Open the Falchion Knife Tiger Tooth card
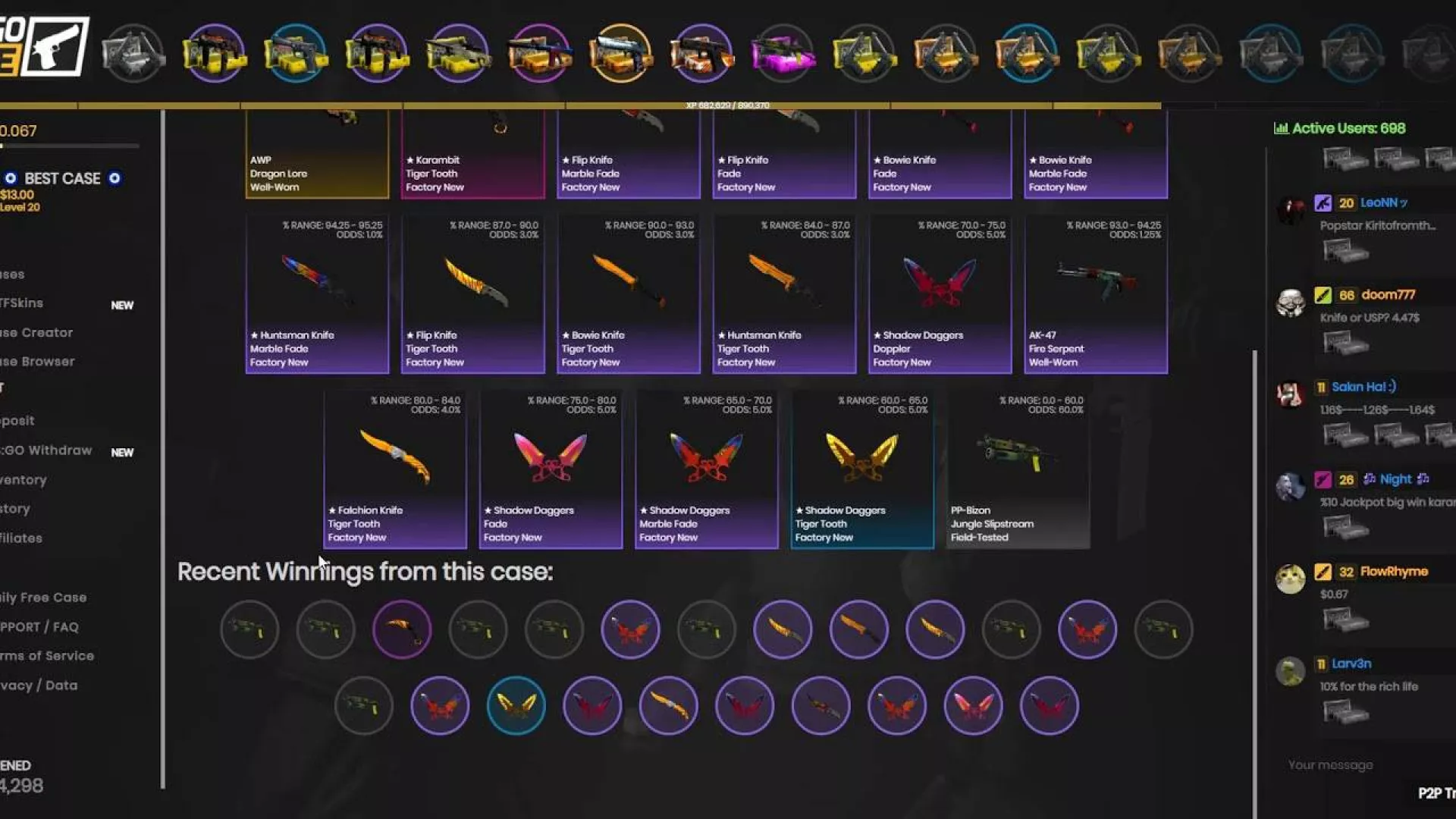 click(x=395, y=469)
